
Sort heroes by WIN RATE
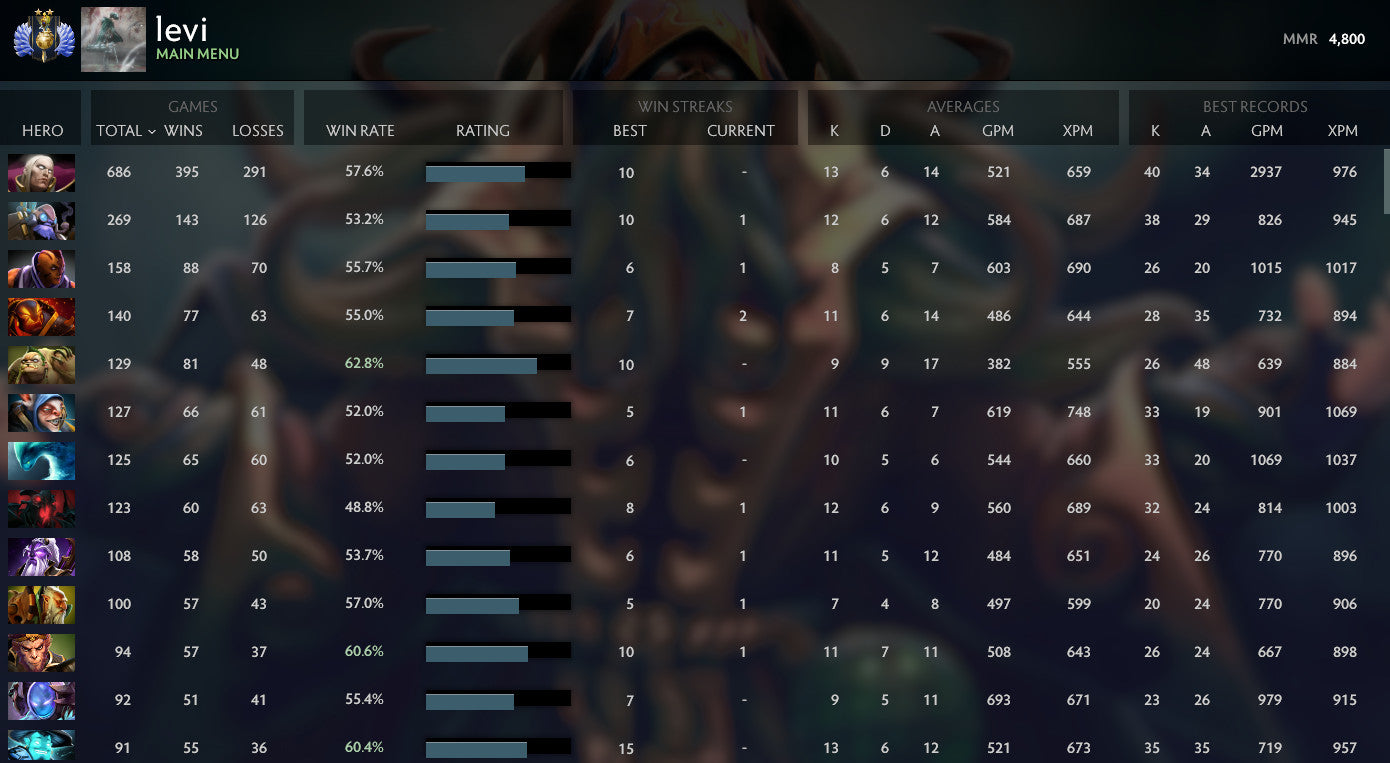pyautogui.click(x=359, y=130)
